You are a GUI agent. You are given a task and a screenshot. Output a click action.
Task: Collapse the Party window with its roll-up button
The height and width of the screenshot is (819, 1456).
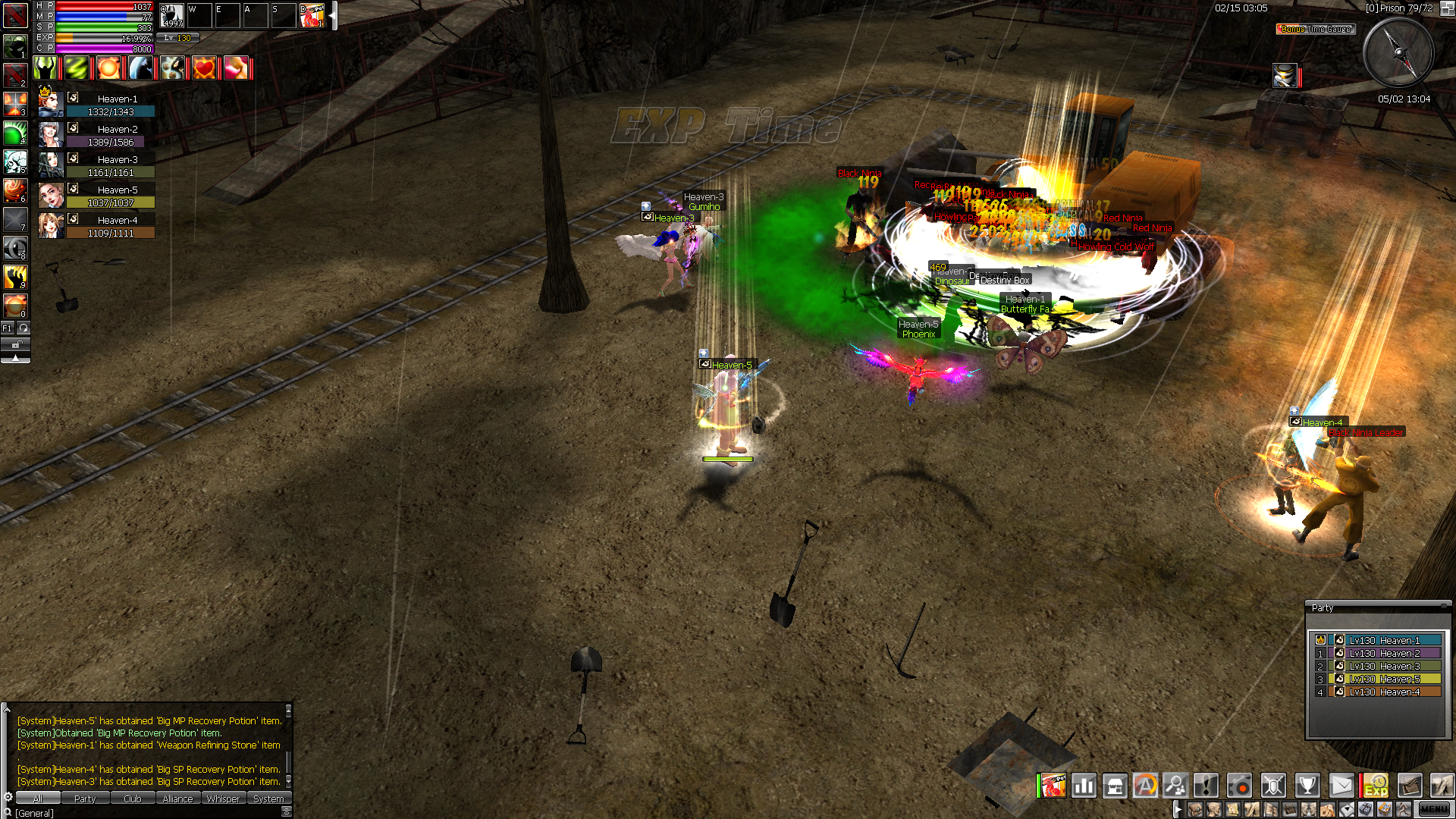click(x=1445, y=607)
